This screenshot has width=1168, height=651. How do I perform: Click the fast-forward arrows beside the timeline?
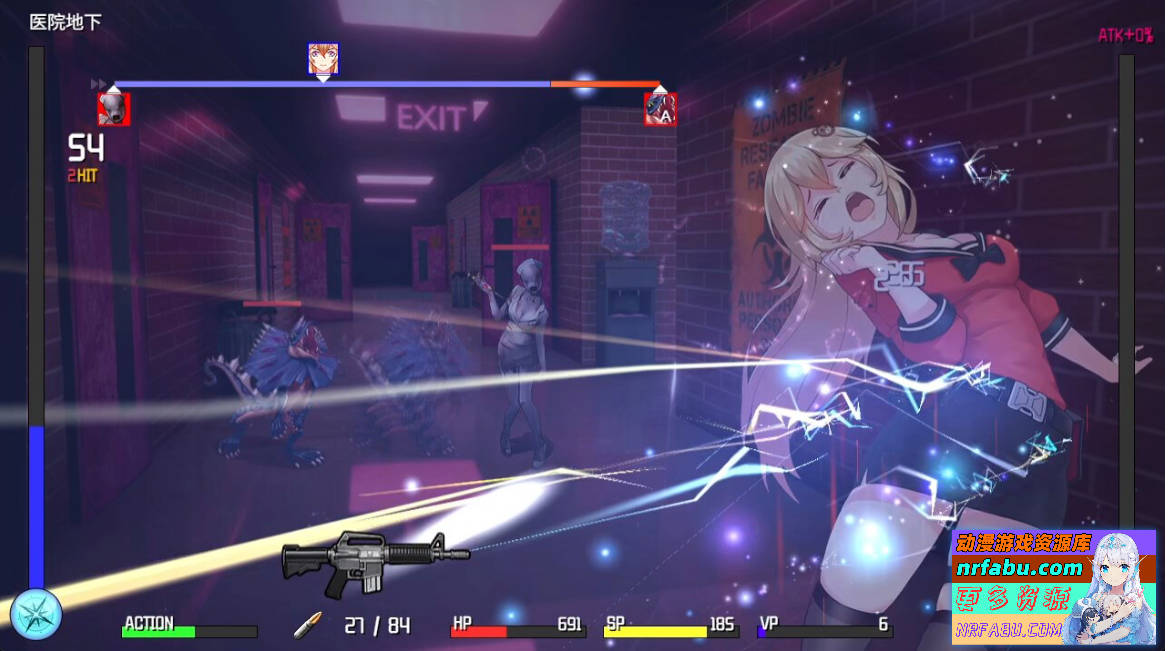[99, 83]
